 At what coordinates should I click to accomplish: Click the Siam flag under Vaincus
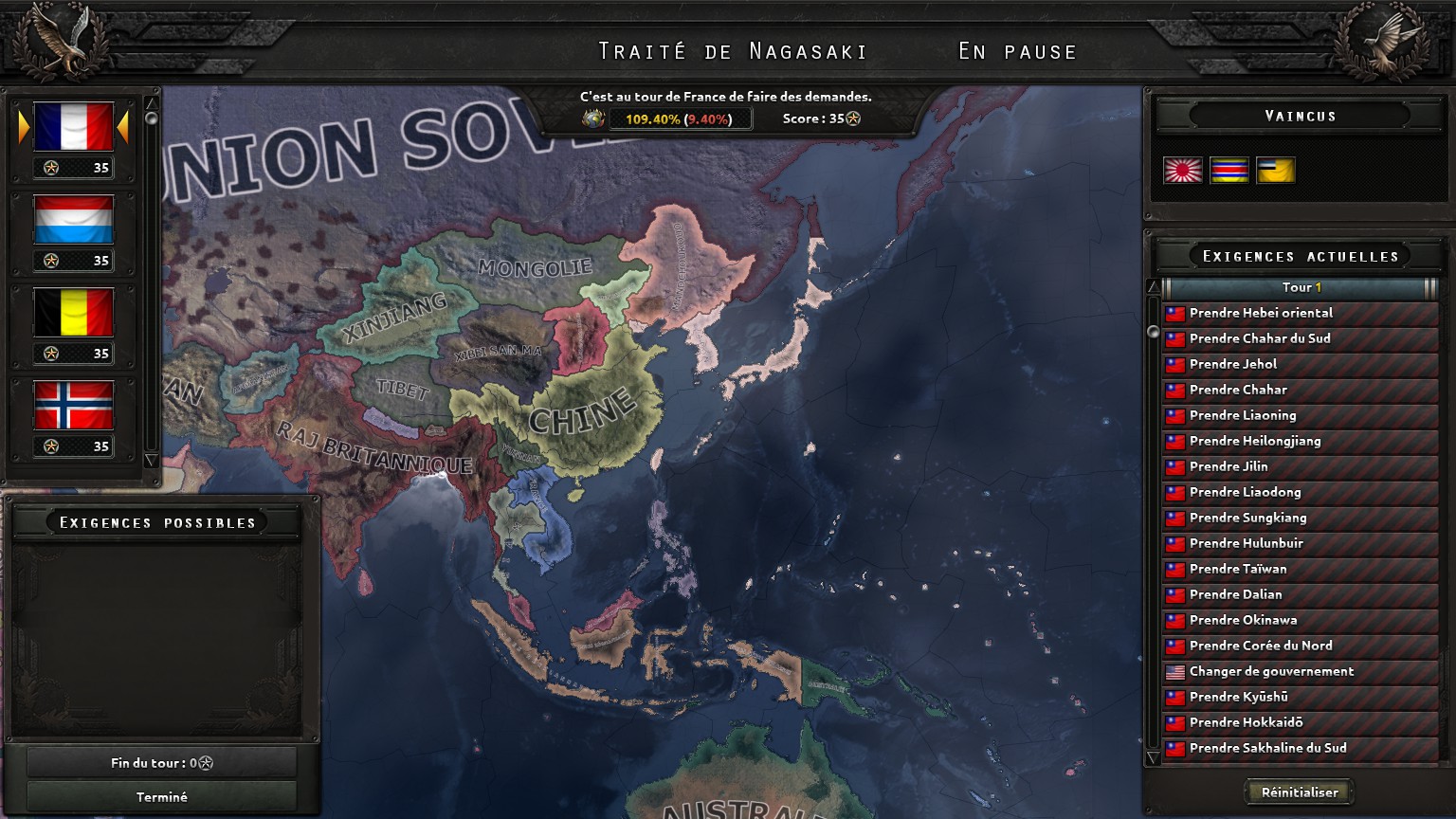tap(1228, 171)
